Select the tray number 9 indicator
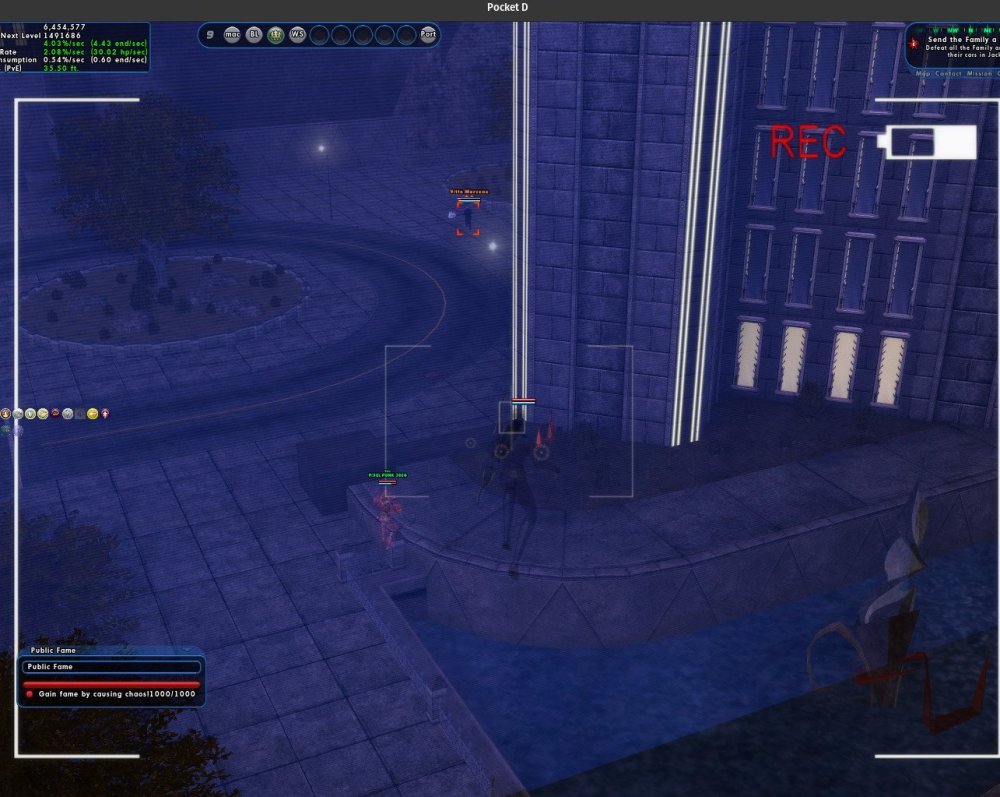Image resolution: width=1000 pixels, height=797 pixels. (210, 34)
